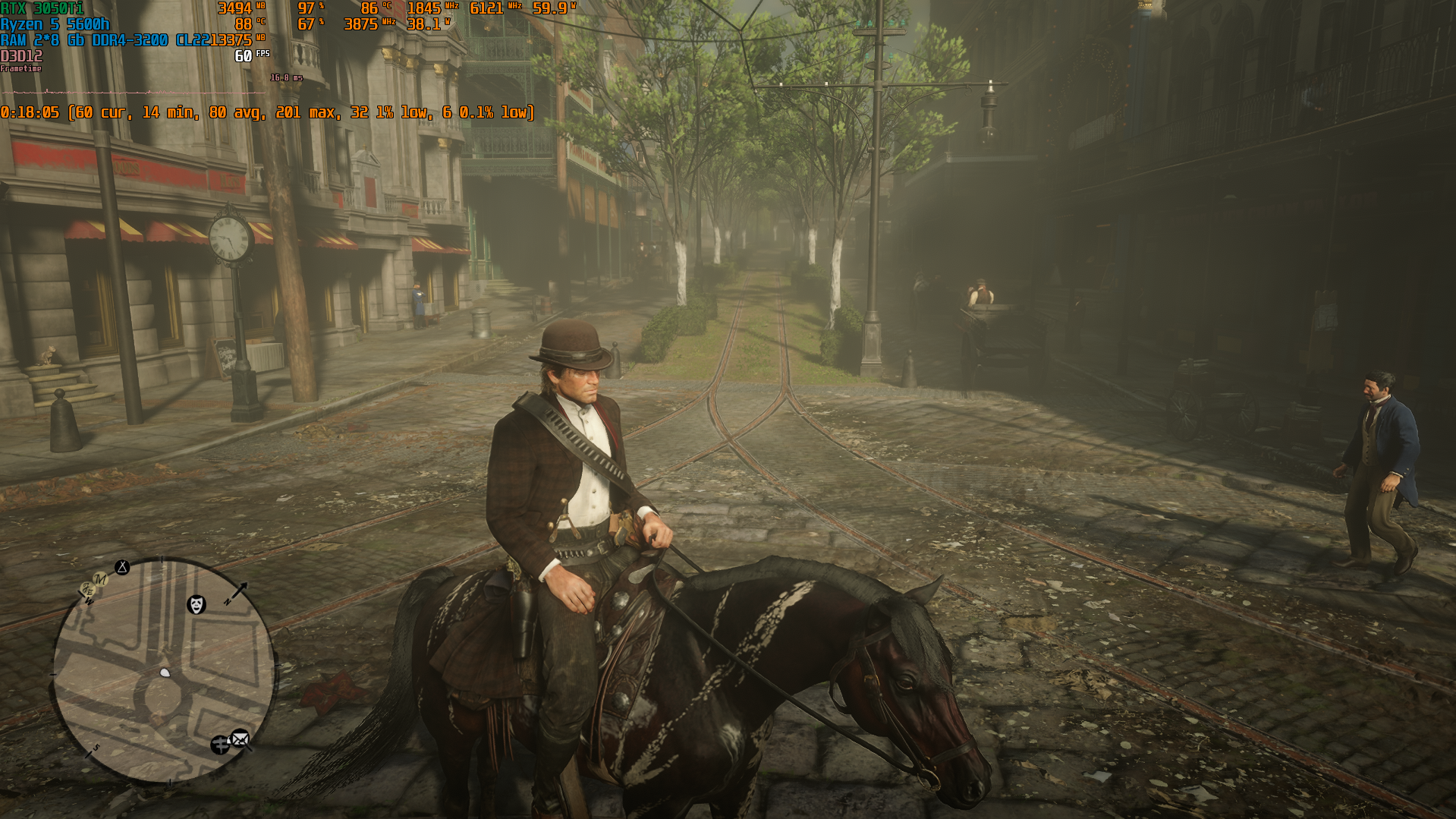Choose the yellow M mission marker

[x=100, y=580]
